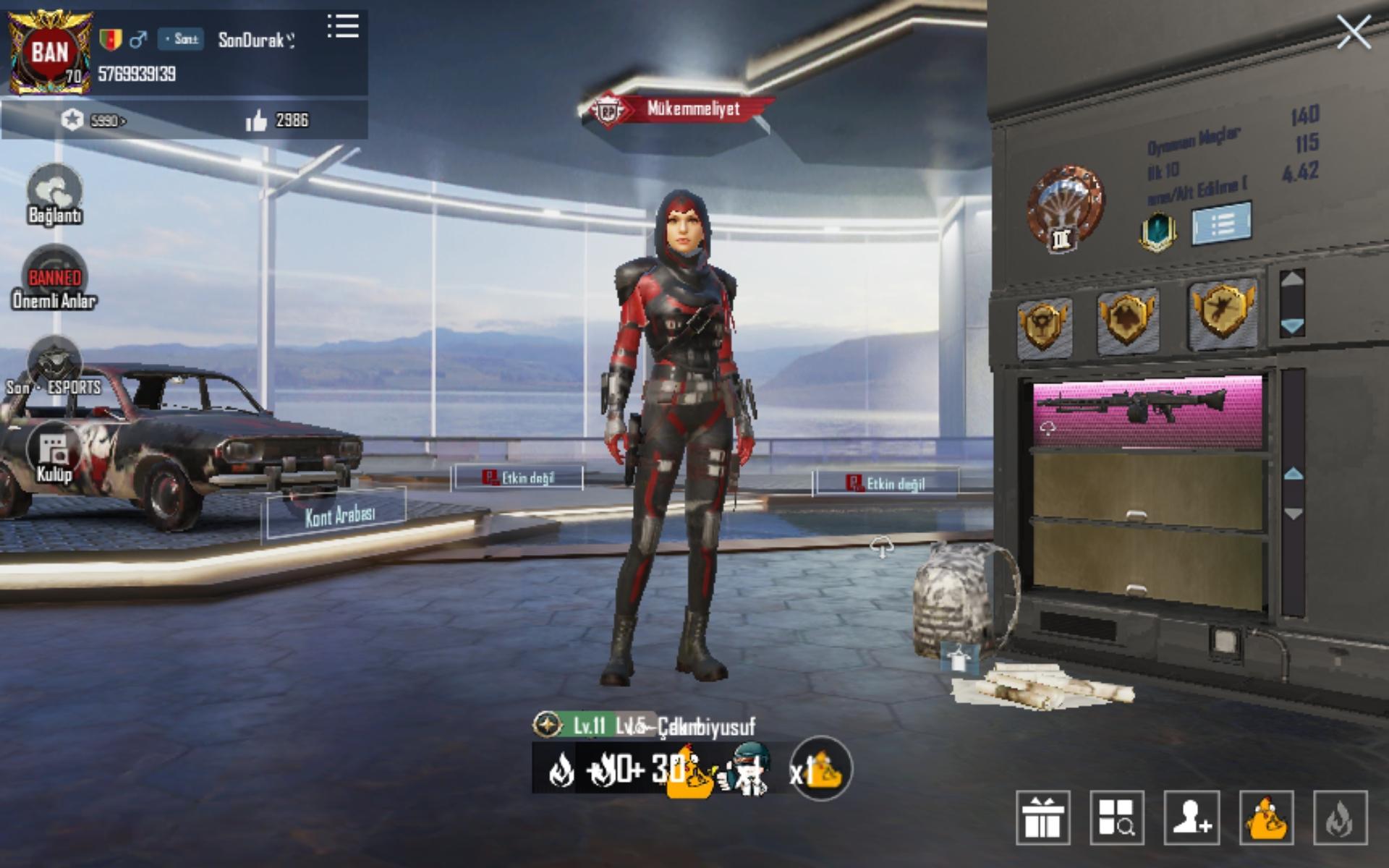The width and height of the screenshot is (1389, 868).
Task: Open the gift box button
Action: point(1042,818)
